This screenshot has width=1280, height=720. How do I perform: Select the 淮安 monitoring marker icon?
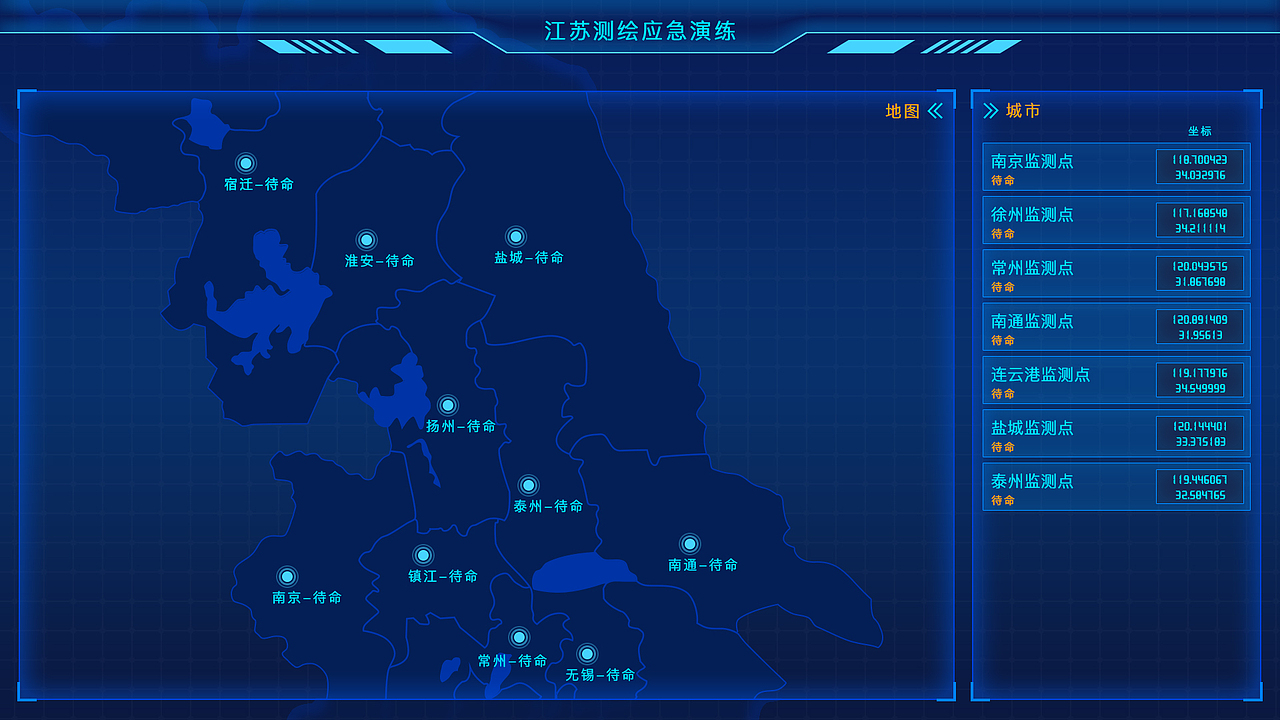coord(366,240)
